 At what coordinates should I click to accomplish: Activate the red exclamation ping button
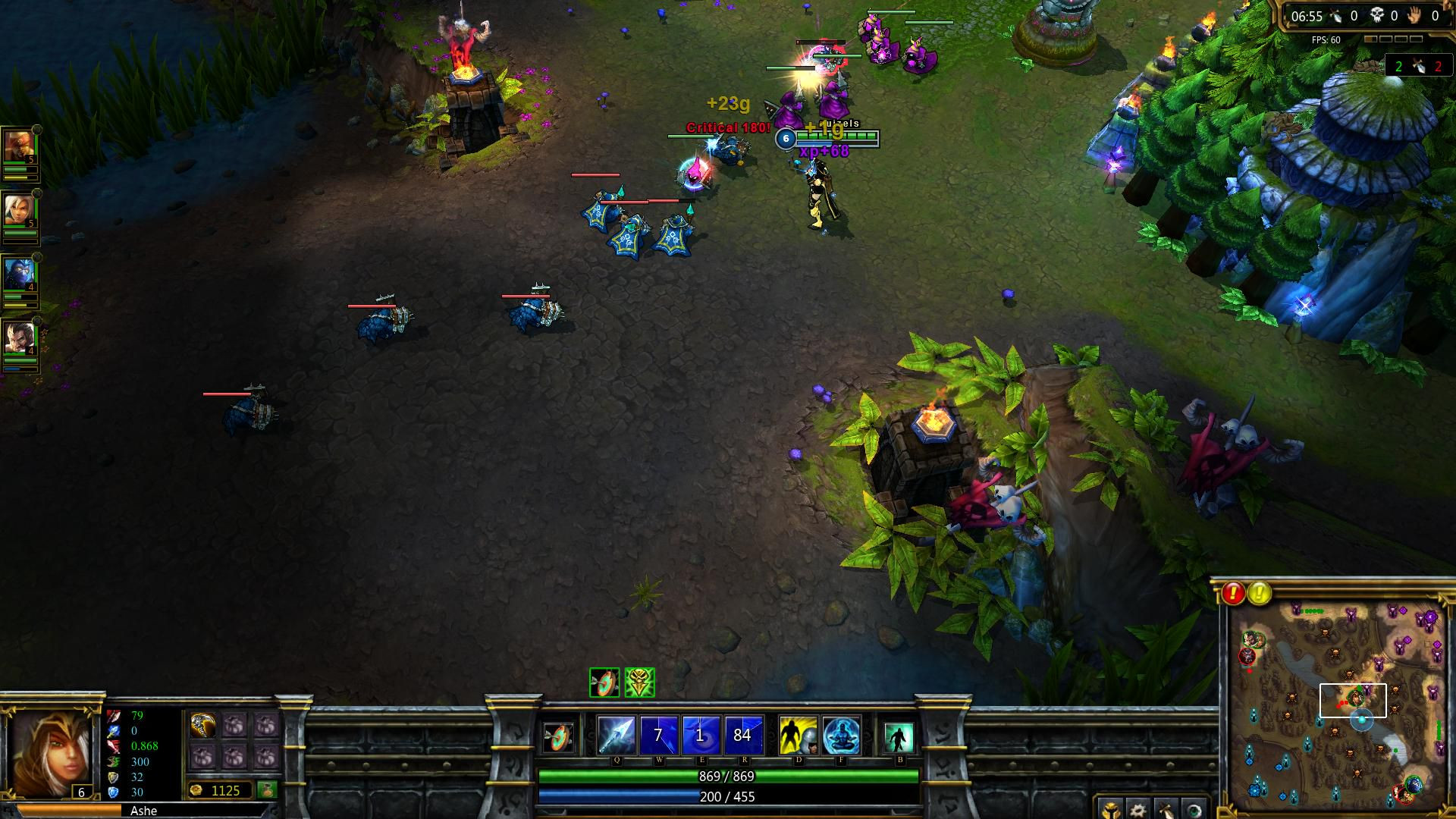click(x=1233, y=593)
